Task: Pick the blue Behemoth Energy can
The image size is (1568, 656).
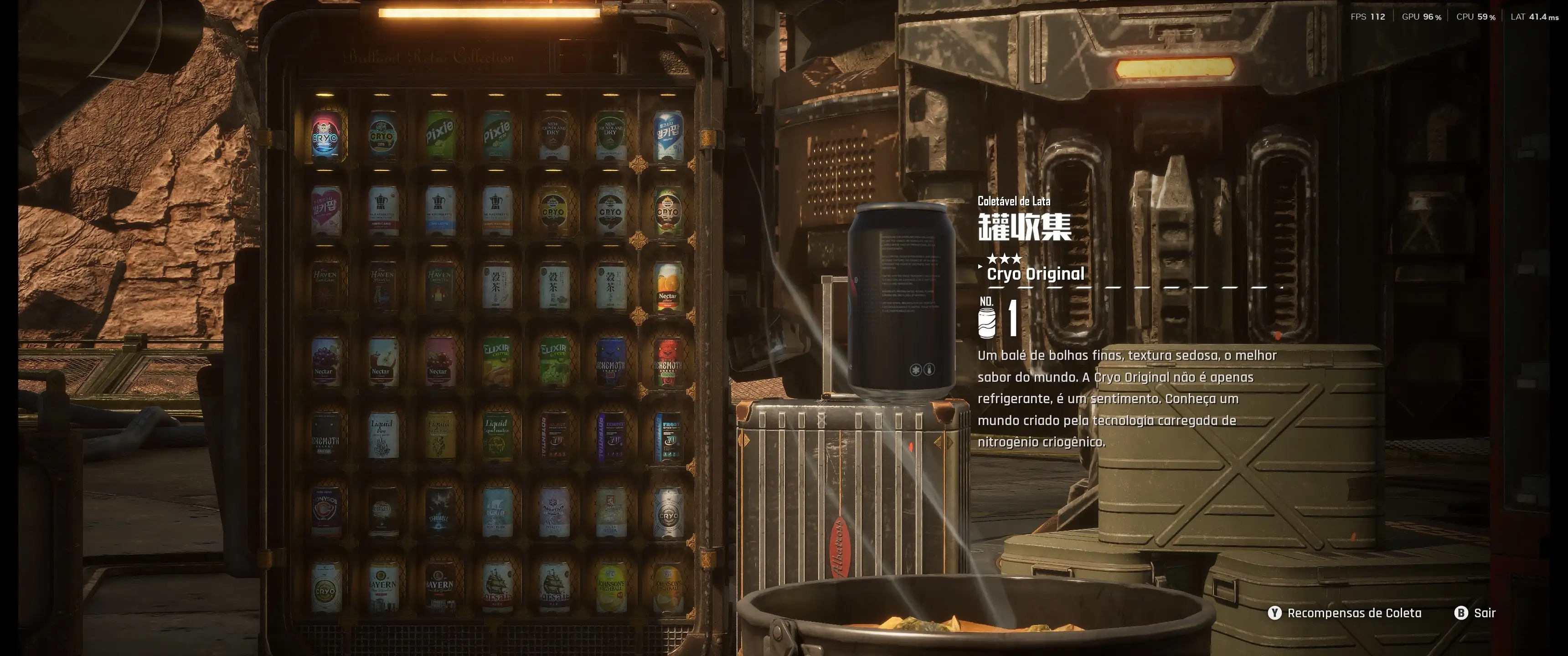Action: [610, 361]
